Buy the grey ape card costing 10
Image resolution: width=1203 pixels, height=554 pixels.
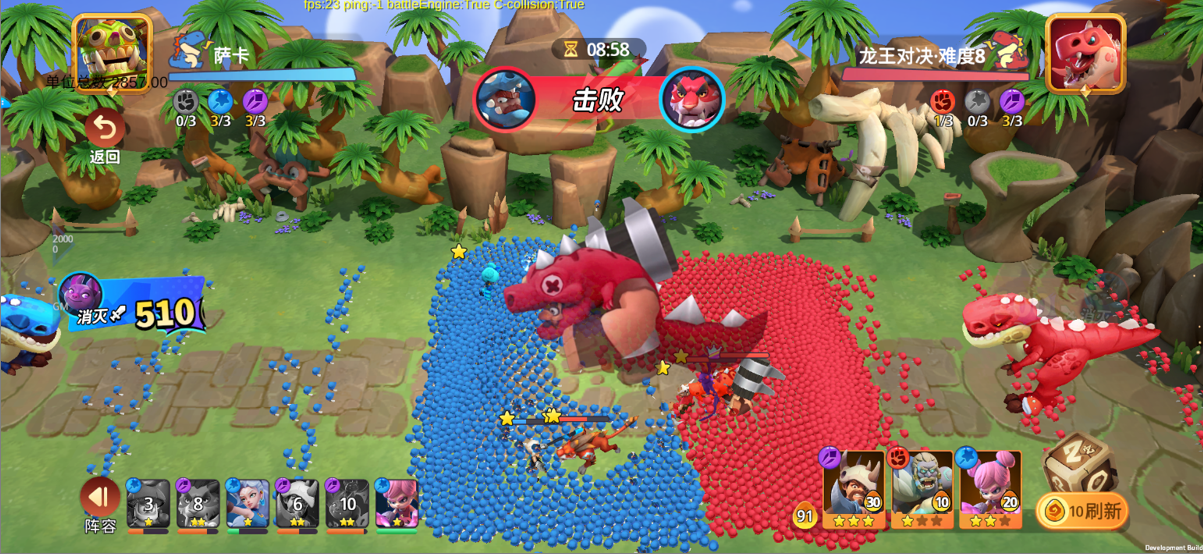(921, 488)
